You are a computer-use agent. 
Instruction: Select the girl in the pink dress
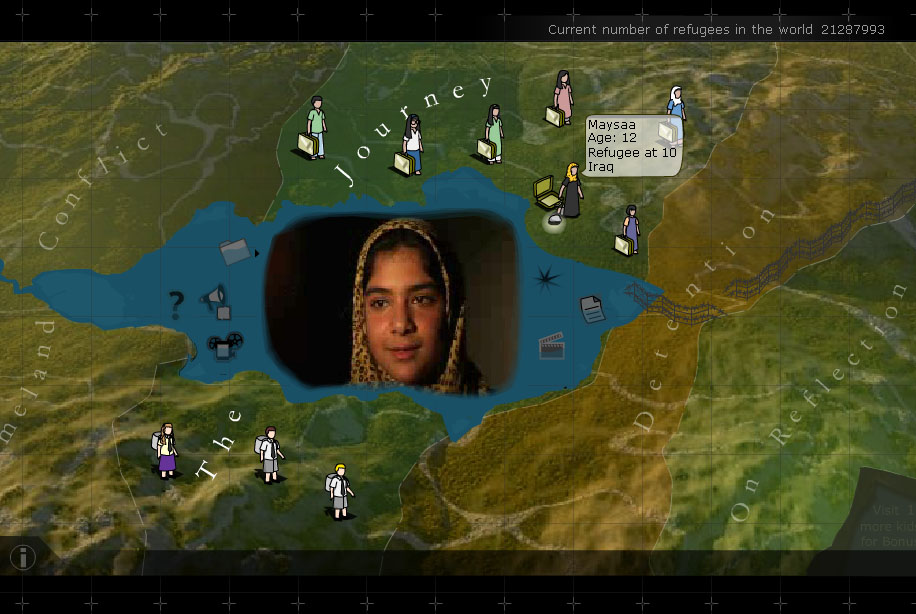(563, 97)
